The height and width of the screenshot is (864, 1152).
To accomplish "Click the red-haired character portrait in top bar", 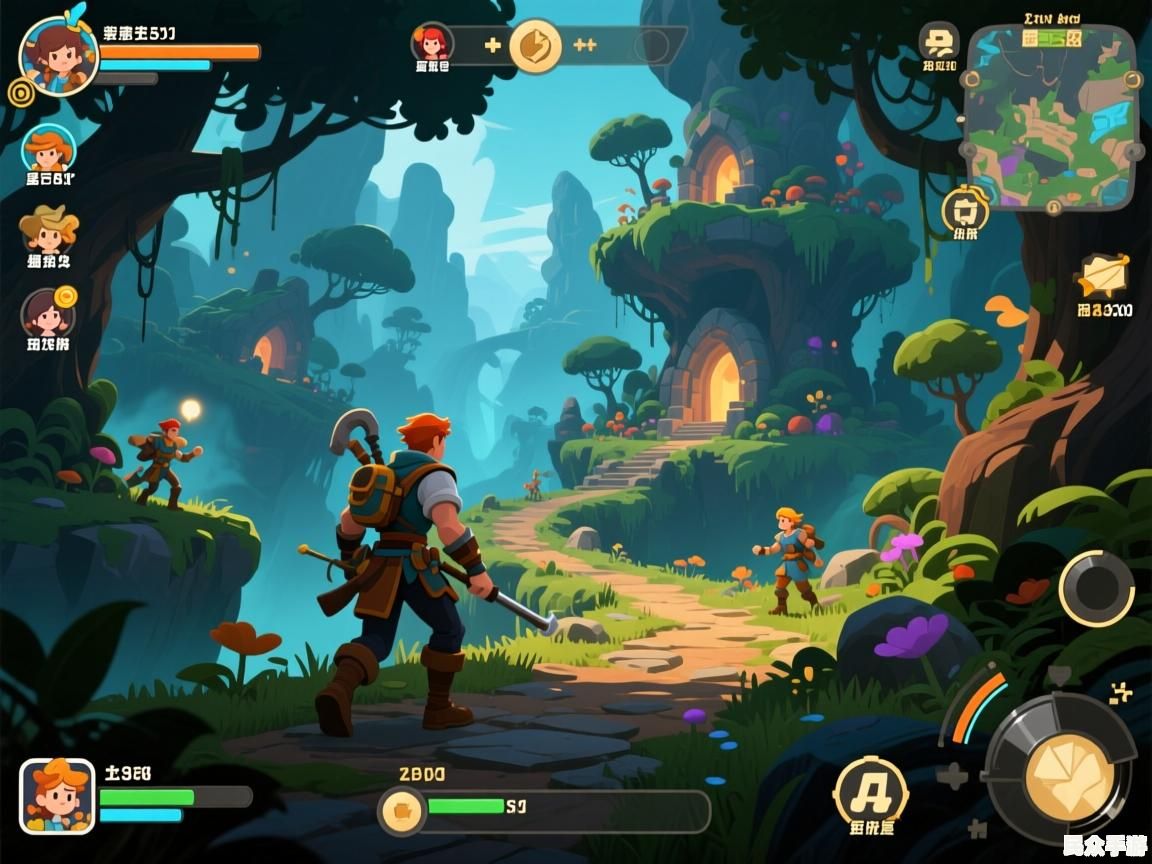I will click(432, 44).
